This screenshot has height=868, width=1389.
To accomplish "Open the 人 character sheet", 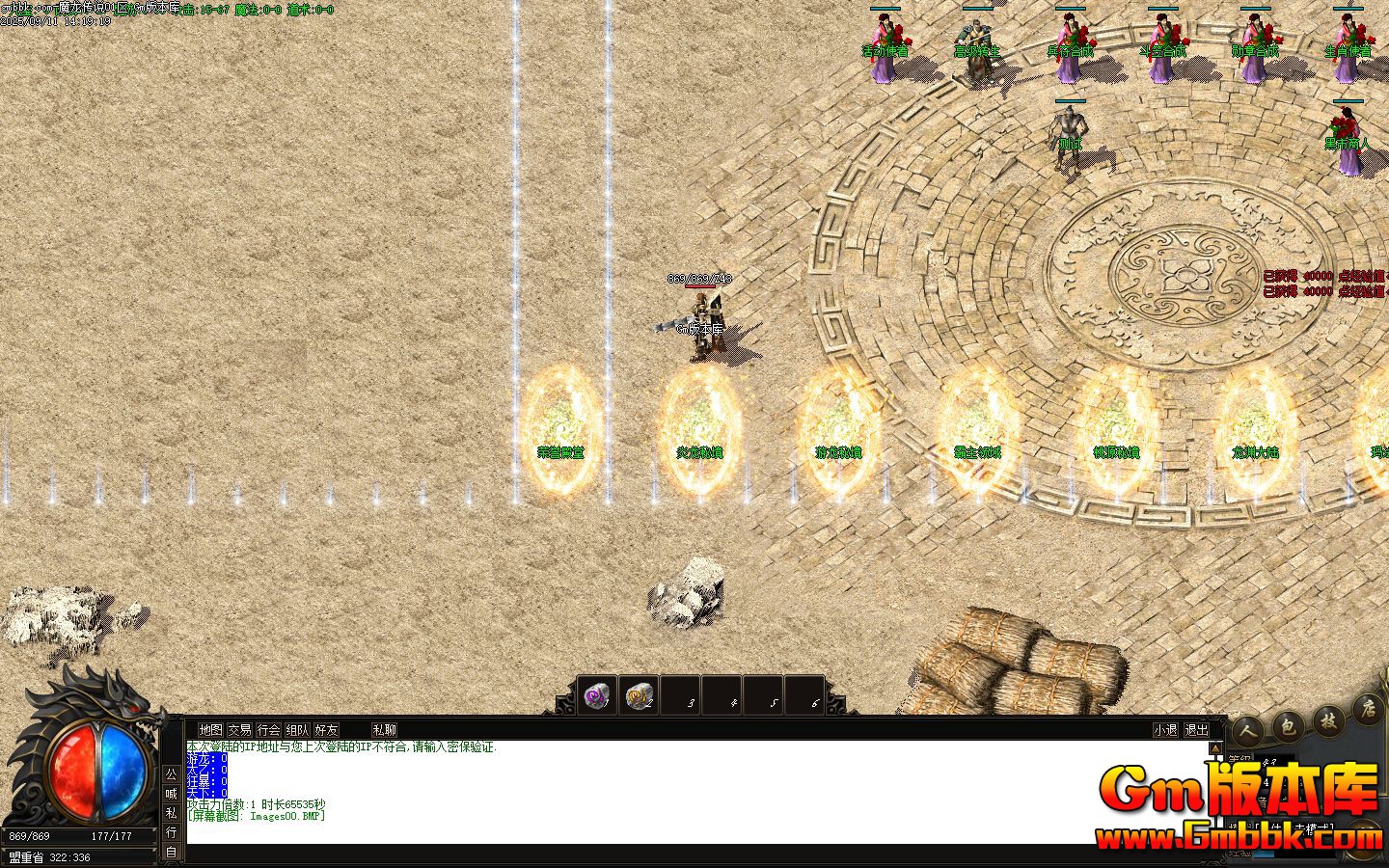I will tap(1246, 732).
